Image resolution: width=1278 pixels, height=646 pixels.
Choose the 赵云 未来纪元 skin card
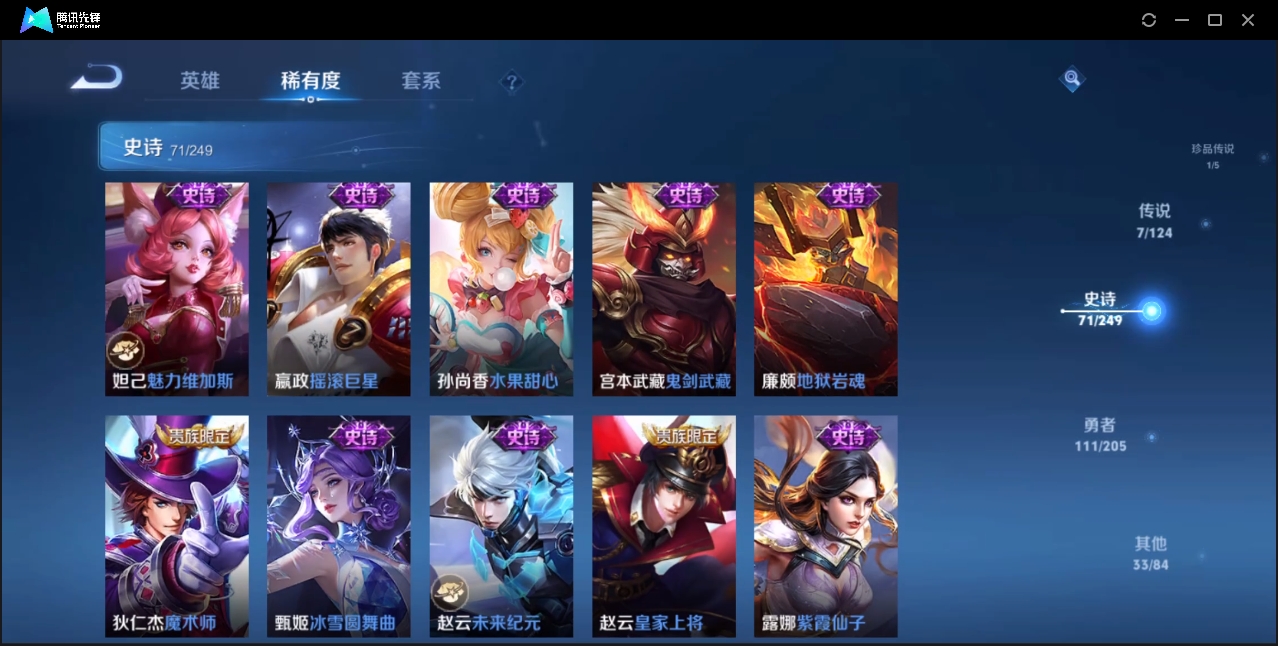(x=501, y=526)
